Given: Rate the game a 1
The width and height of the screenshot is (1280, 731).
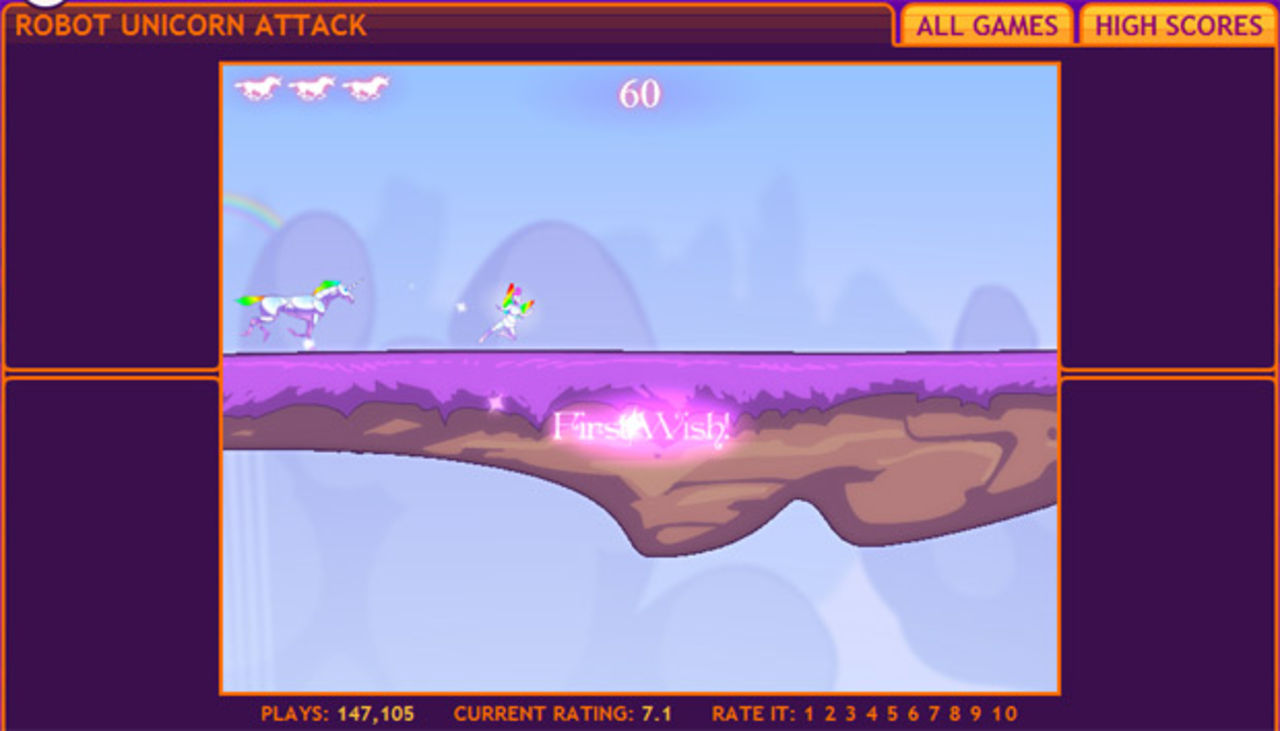Looking at the screenshot, I should point(807,713).
